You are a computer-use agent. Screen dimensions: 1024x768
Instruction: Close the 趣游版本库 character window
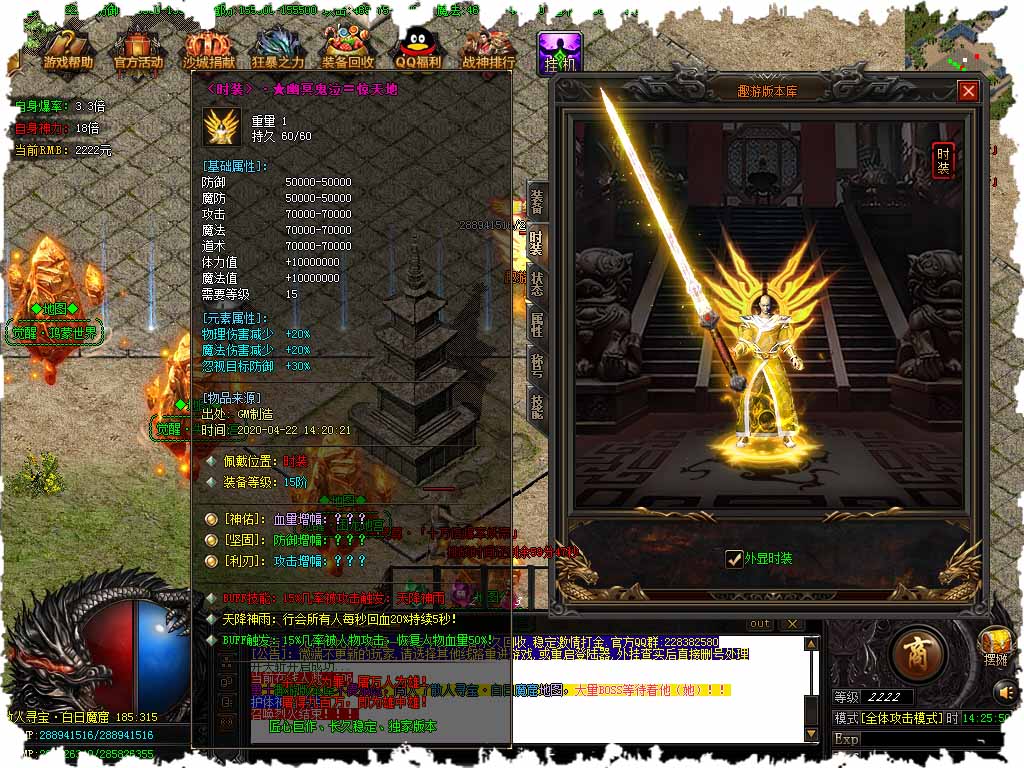[968, 91]
